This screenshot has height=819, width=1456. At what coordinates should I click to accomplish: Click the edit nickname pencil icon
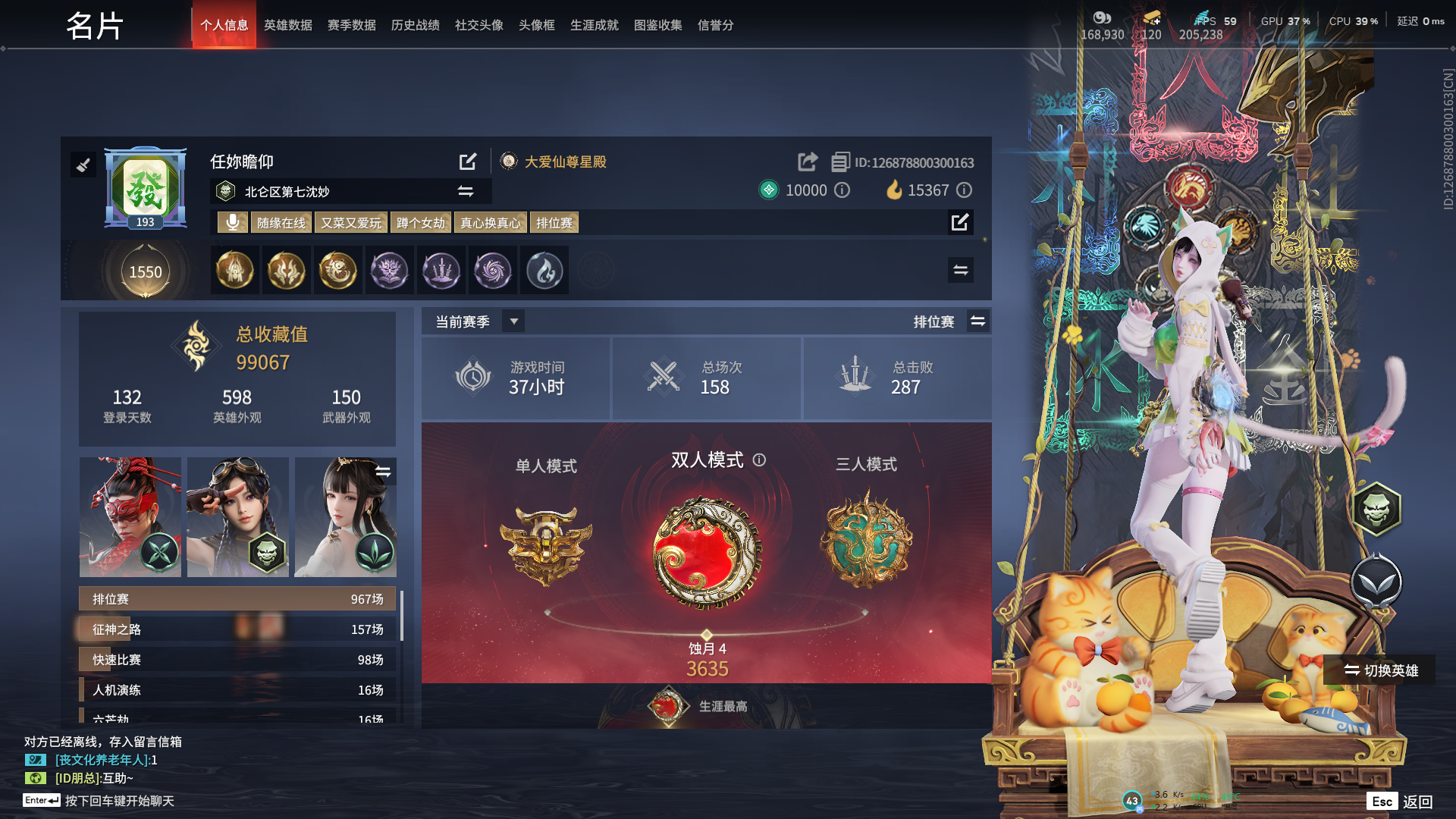pyautogui.click(x=467, y=162)
